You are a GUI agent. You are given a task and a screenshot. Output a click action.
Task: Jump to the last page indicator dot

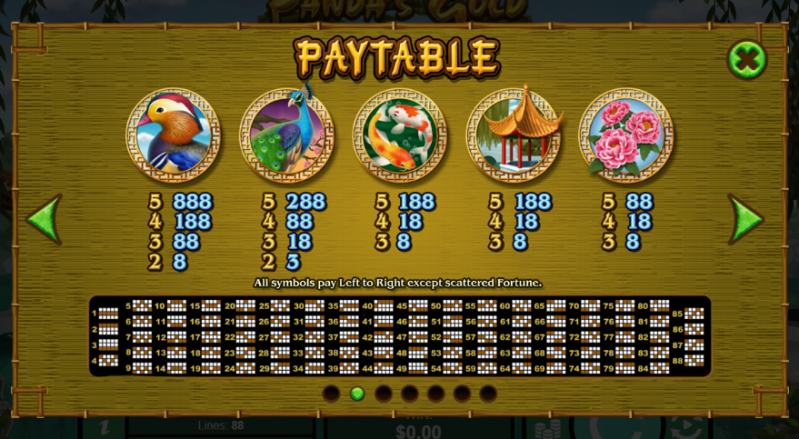[488, 393]
